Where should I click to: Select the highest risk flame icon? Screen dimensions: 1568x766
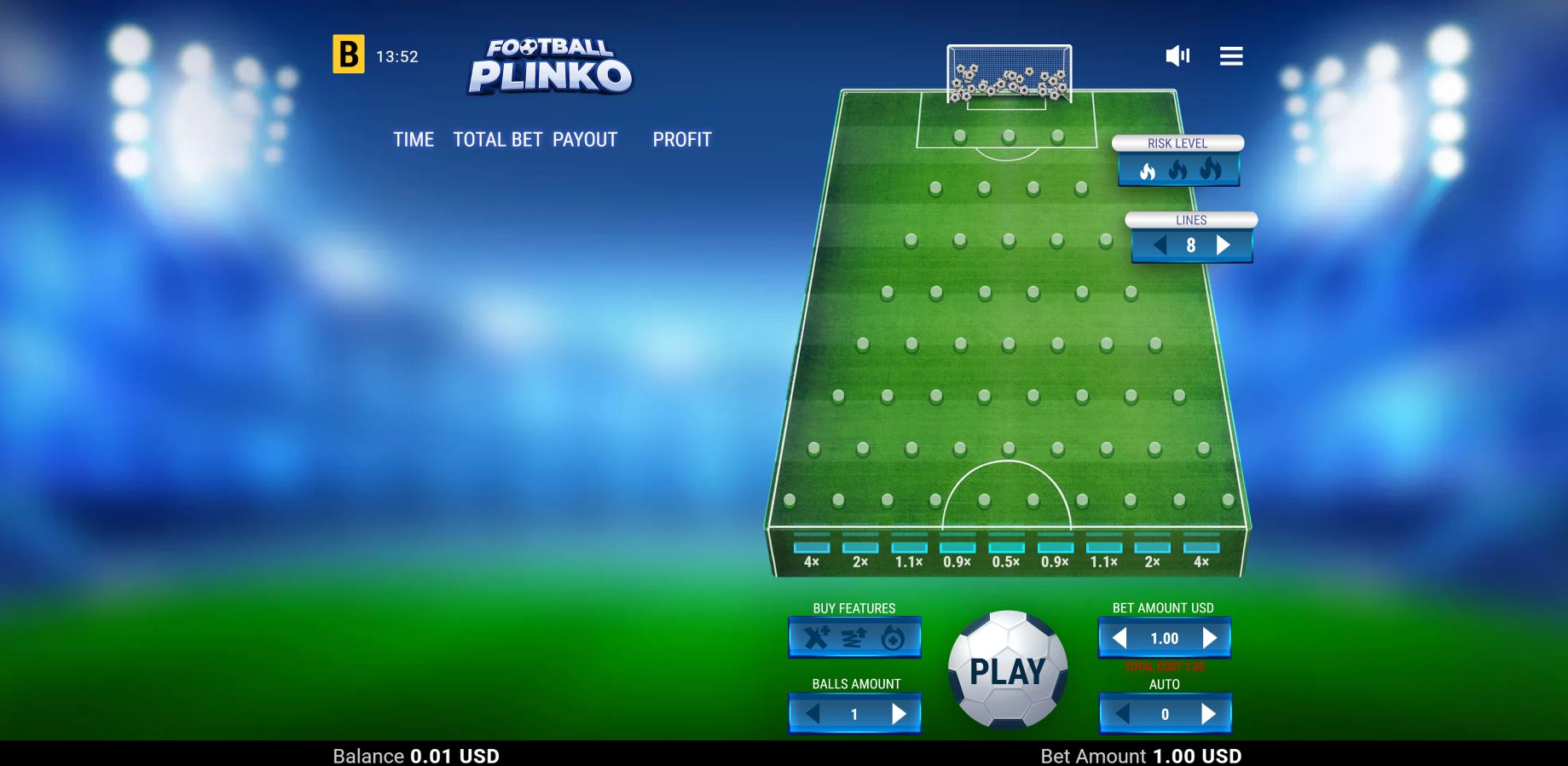click(1207, 170)
